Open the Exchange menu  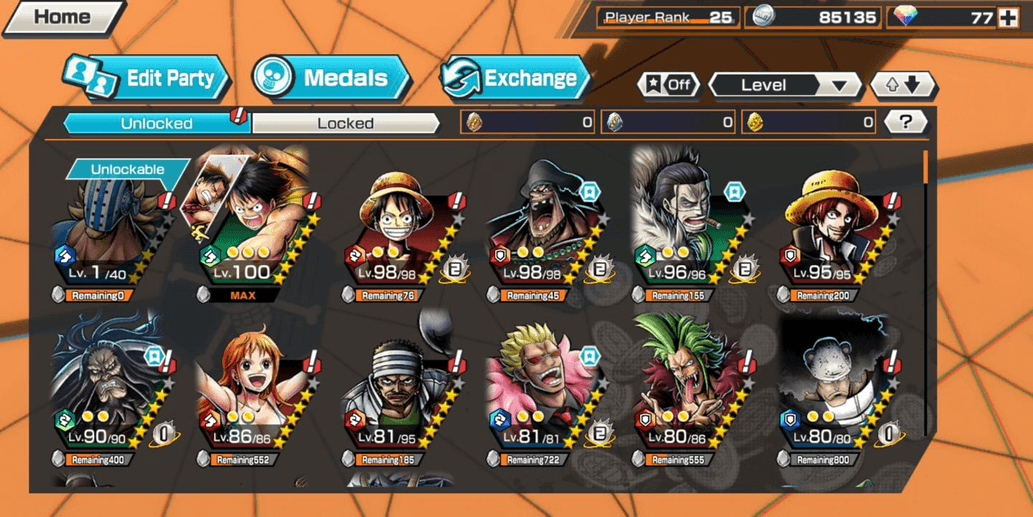coord(516,78)
